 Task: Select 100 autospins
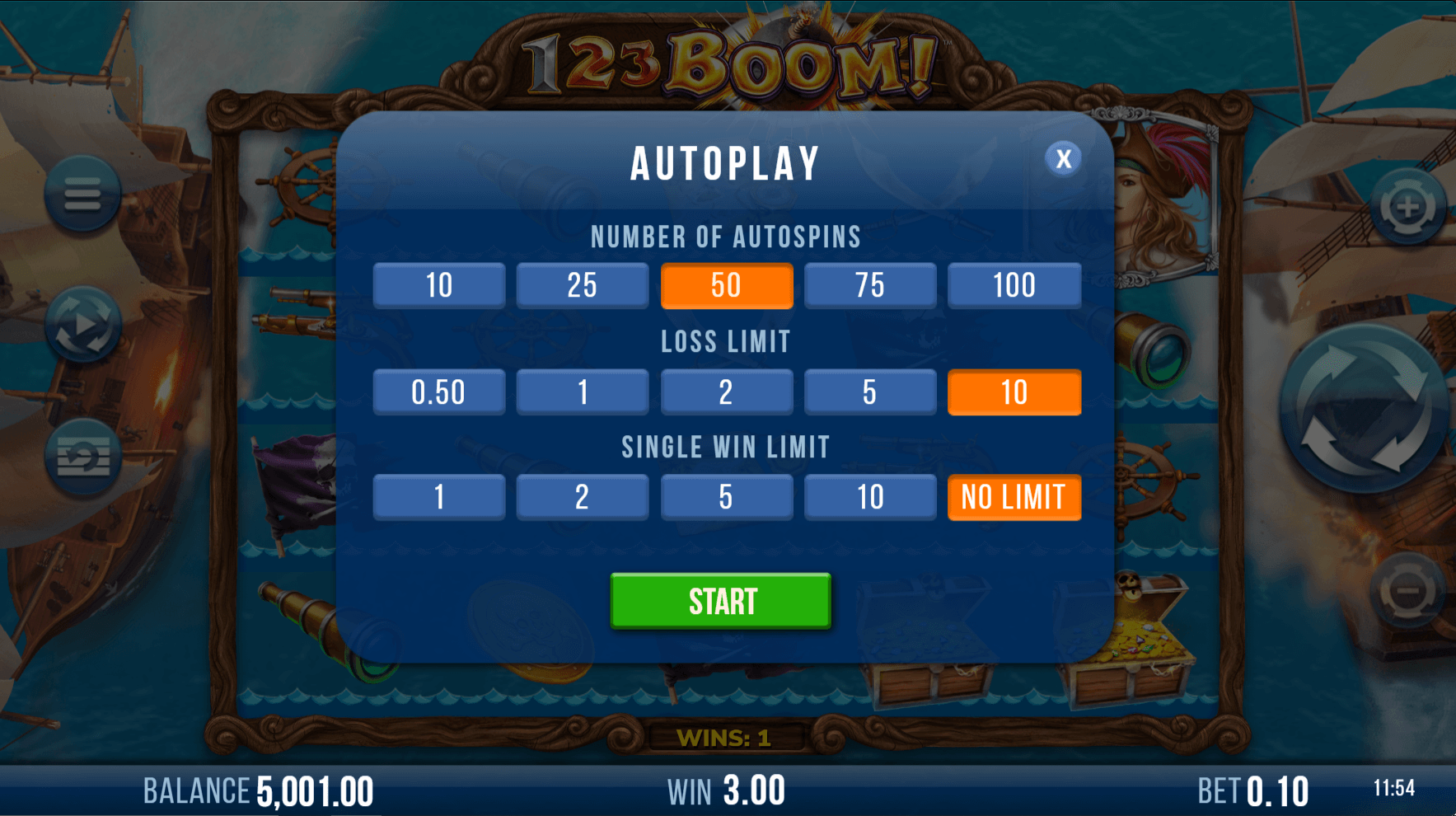point(1014,286)
